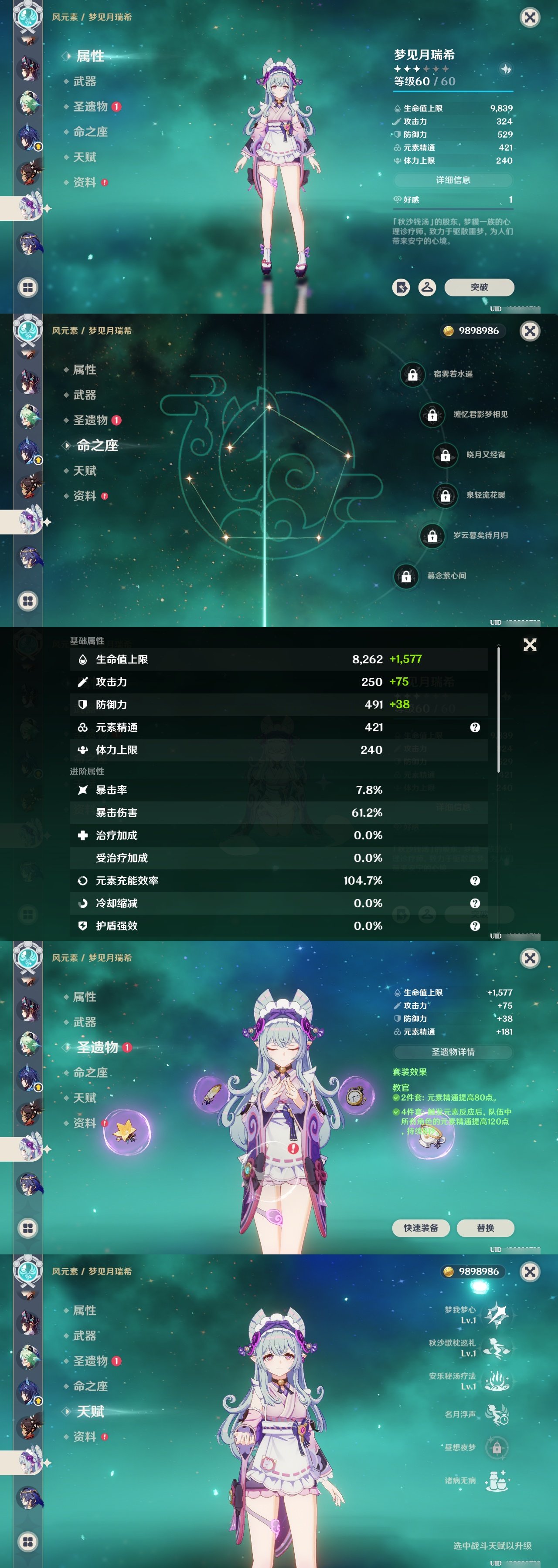Click the 突破 ascension button
This screenshot has height=1568, width=558.
(x=479, y=287)
